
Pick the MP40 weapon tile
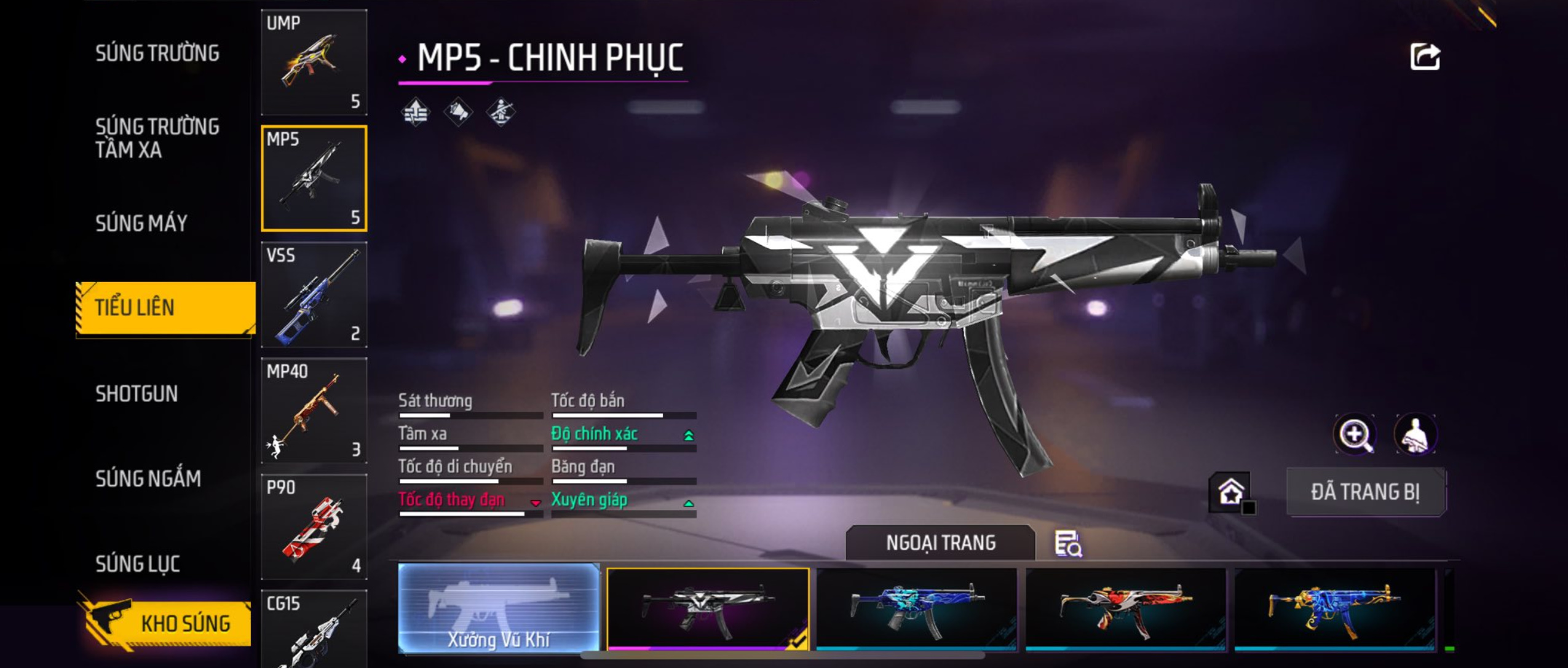(x=314, y=411)
